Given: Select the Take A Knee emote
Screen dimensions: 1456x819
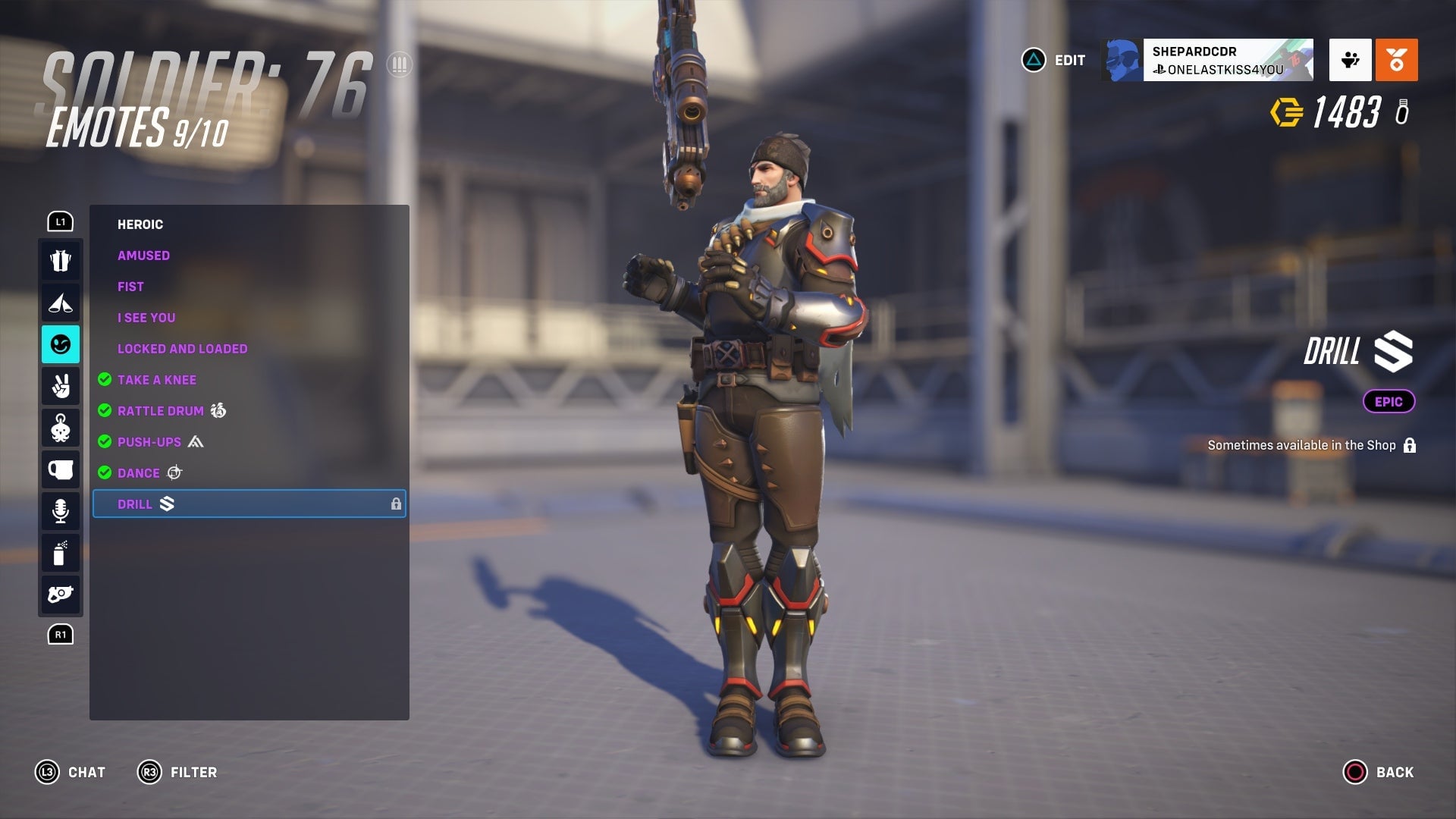Looking at the screenshot, I should (156, 379).
